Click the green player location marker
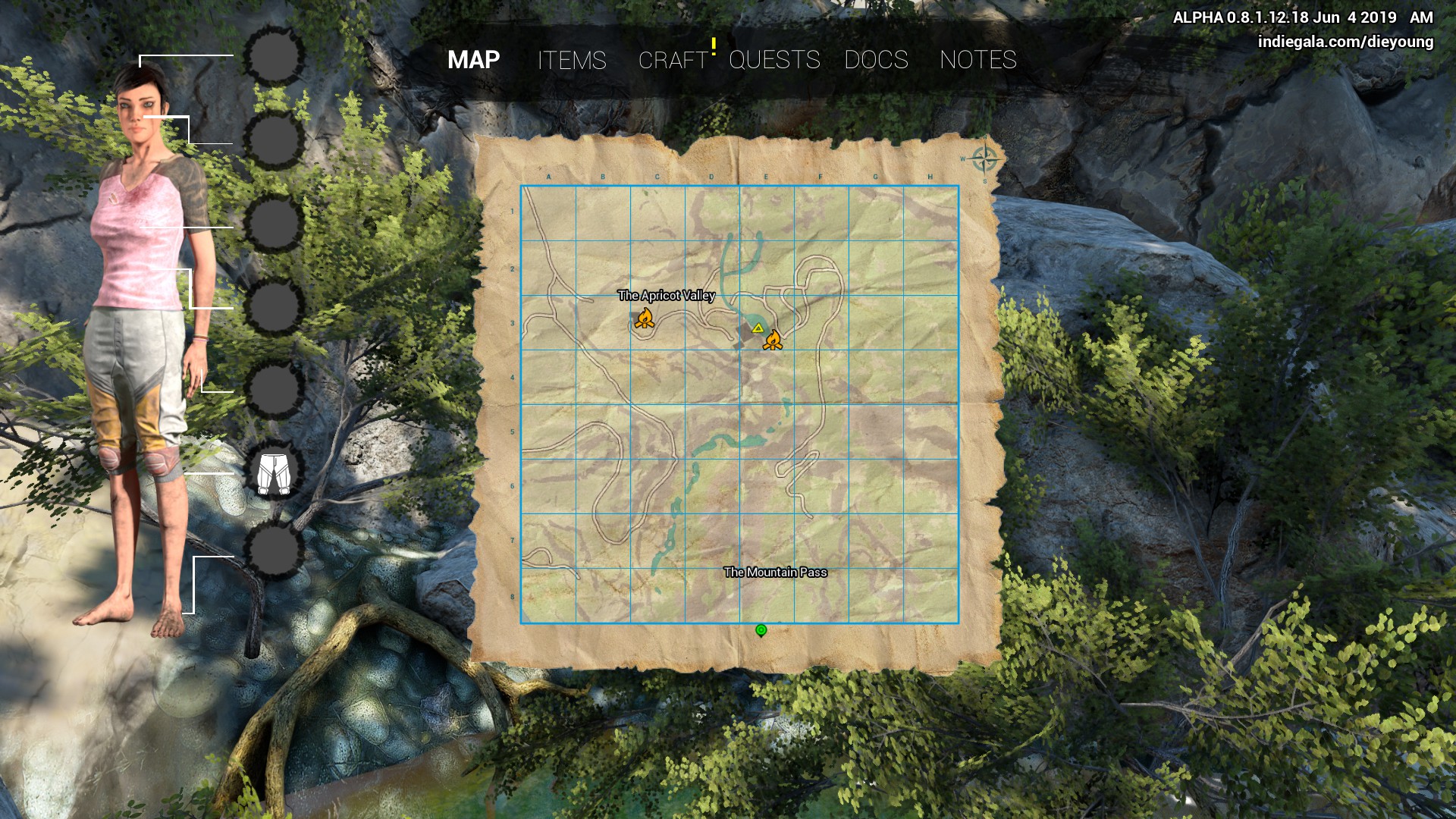 (761, 630)
